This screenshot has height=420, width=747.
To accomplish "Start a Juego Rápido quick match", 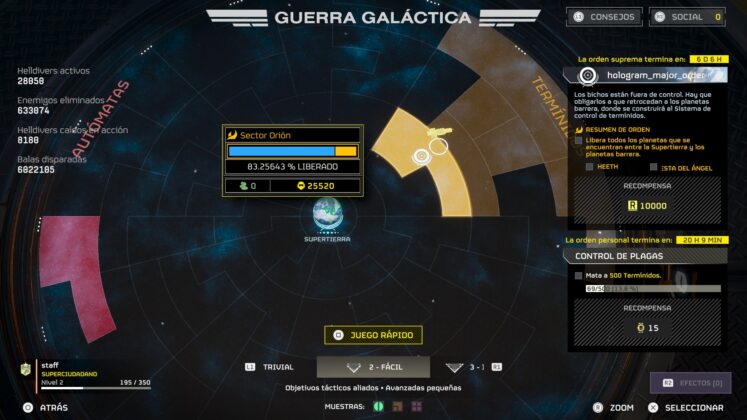I will click(x=372, y=335).
